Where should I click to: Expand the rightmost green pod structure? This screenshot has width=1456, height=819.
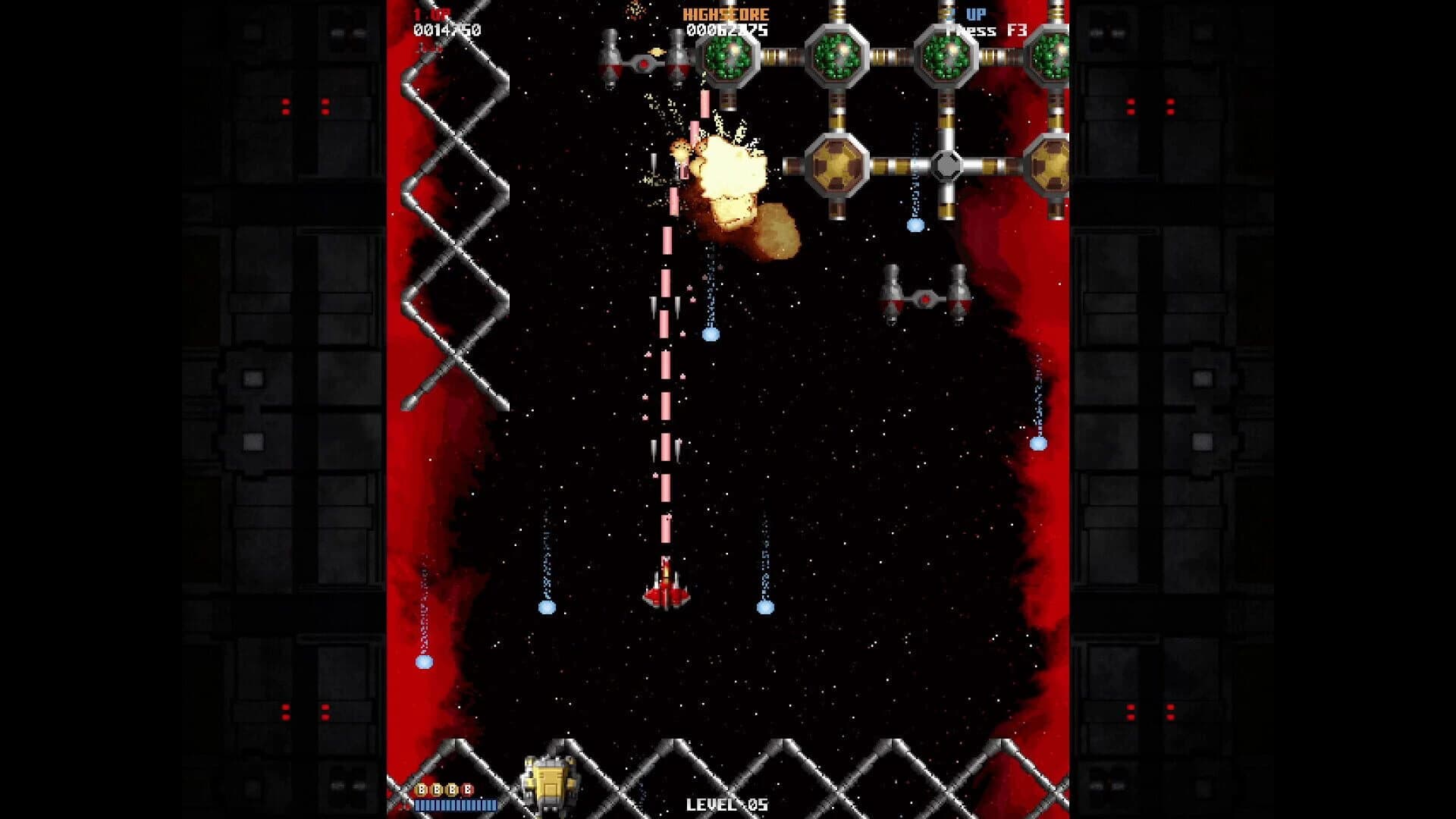click(1051, 53)
